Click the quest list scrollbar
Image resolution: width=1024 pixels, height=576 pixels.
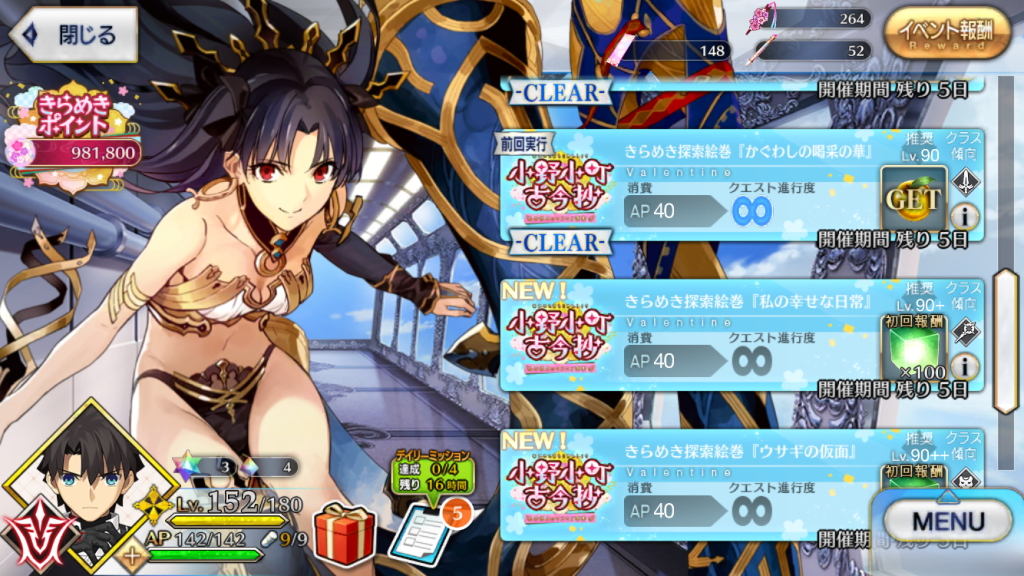pos(1003,340)
